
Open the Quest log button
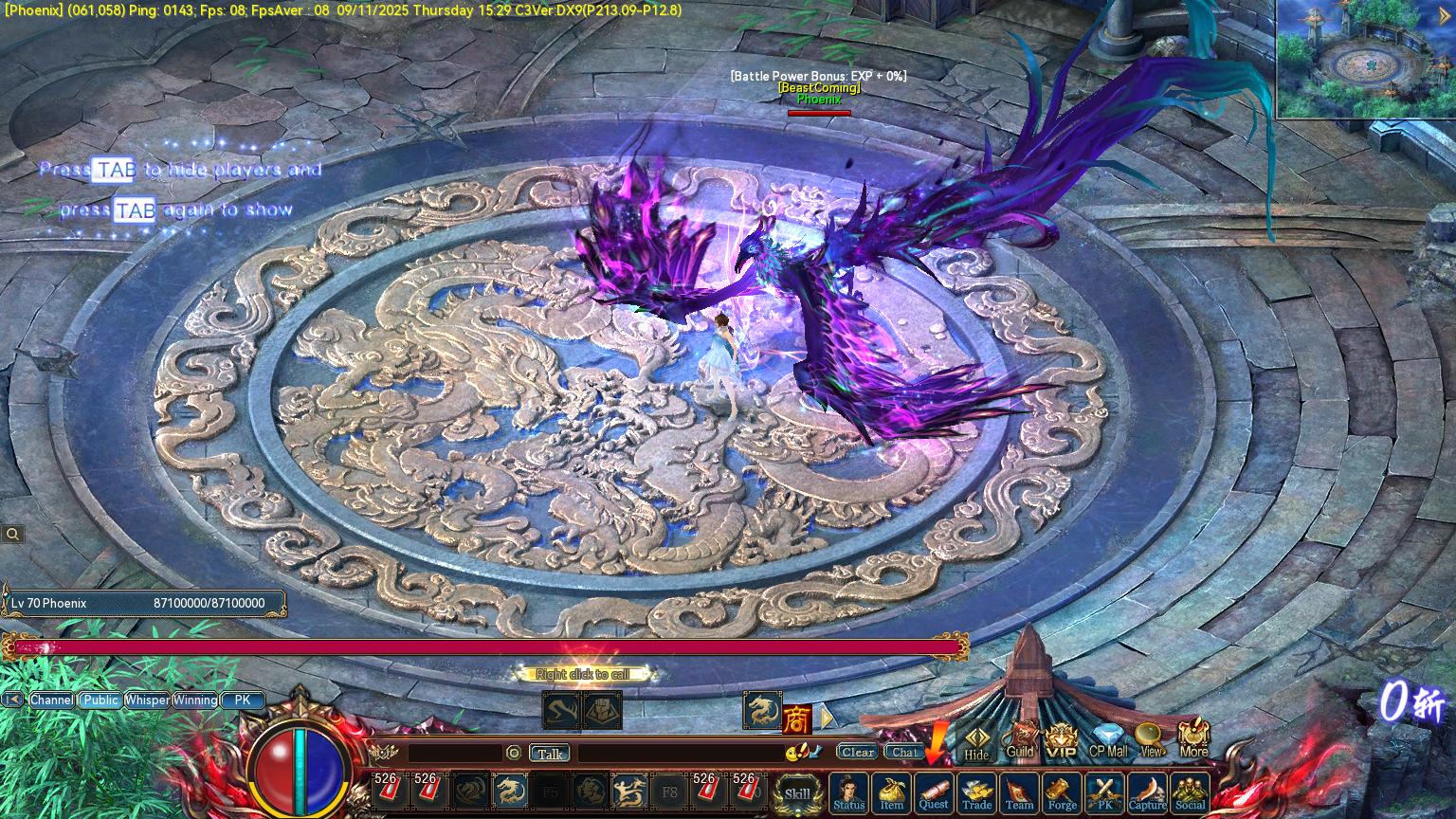[x=934, y=792]
